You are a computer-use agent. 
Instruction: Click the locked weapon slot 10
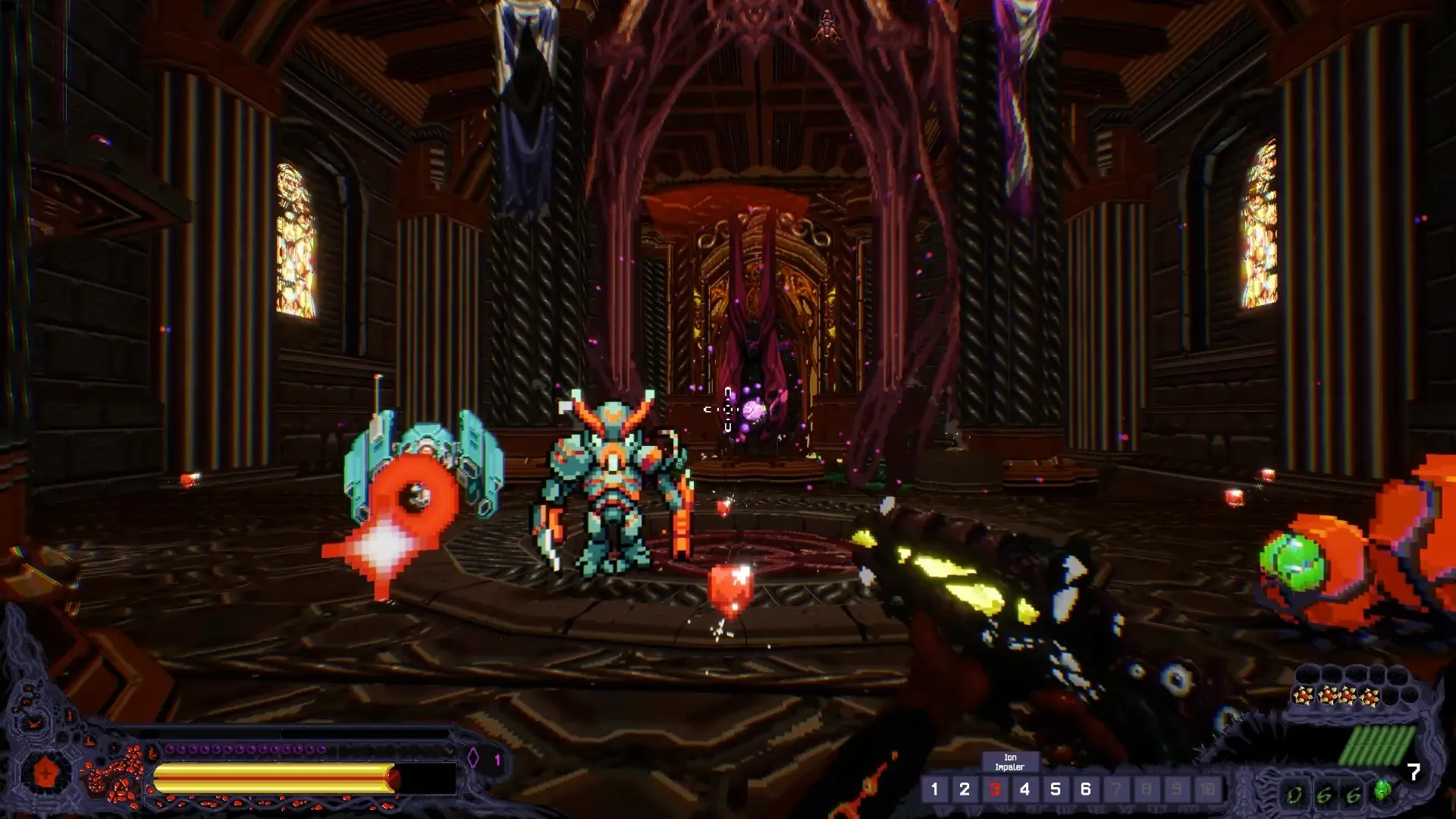coord(1209,789)
